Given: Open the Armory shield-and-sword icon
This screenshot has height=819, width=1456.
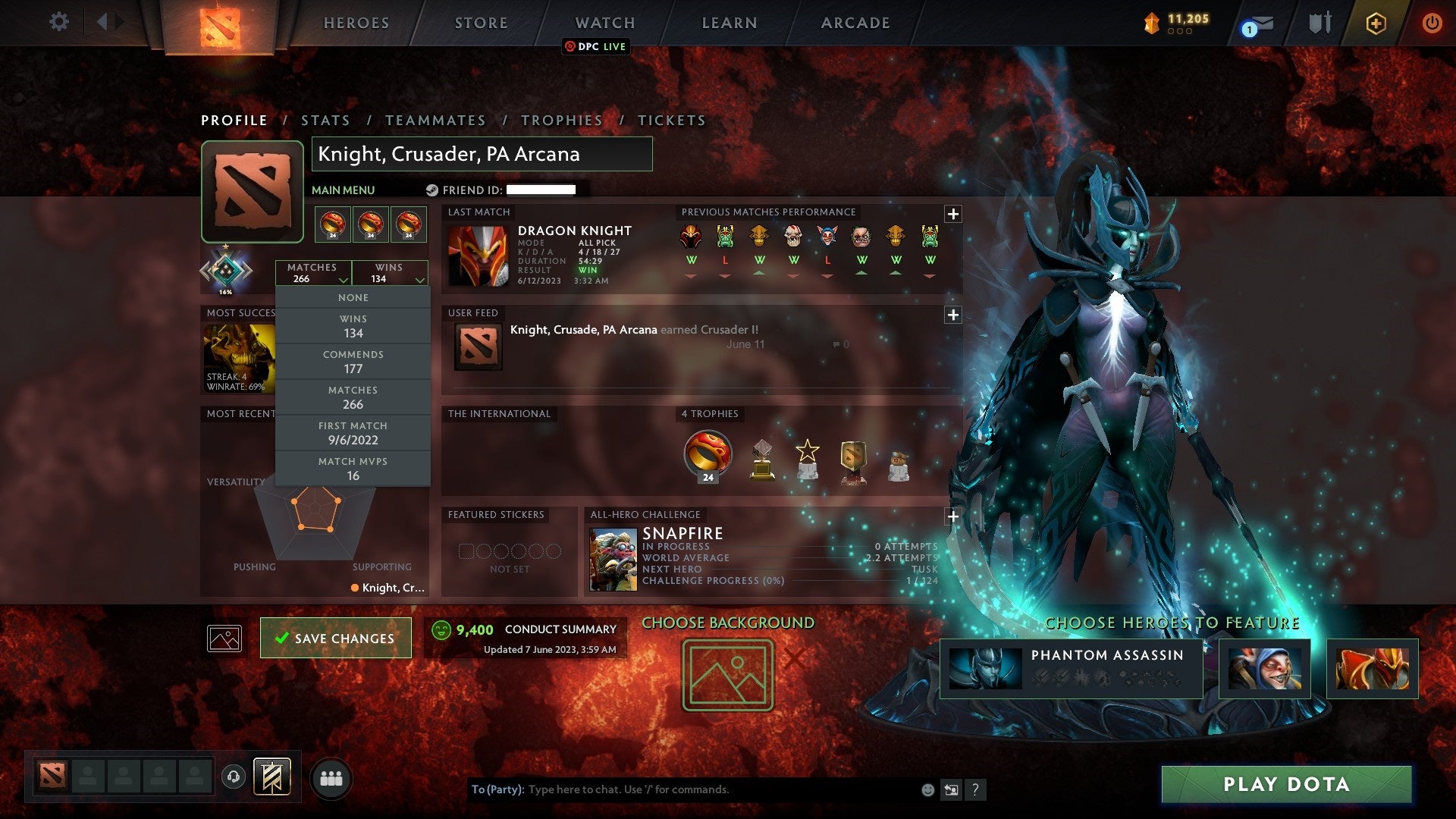Looking at the screenshot, I should 1319,23.
